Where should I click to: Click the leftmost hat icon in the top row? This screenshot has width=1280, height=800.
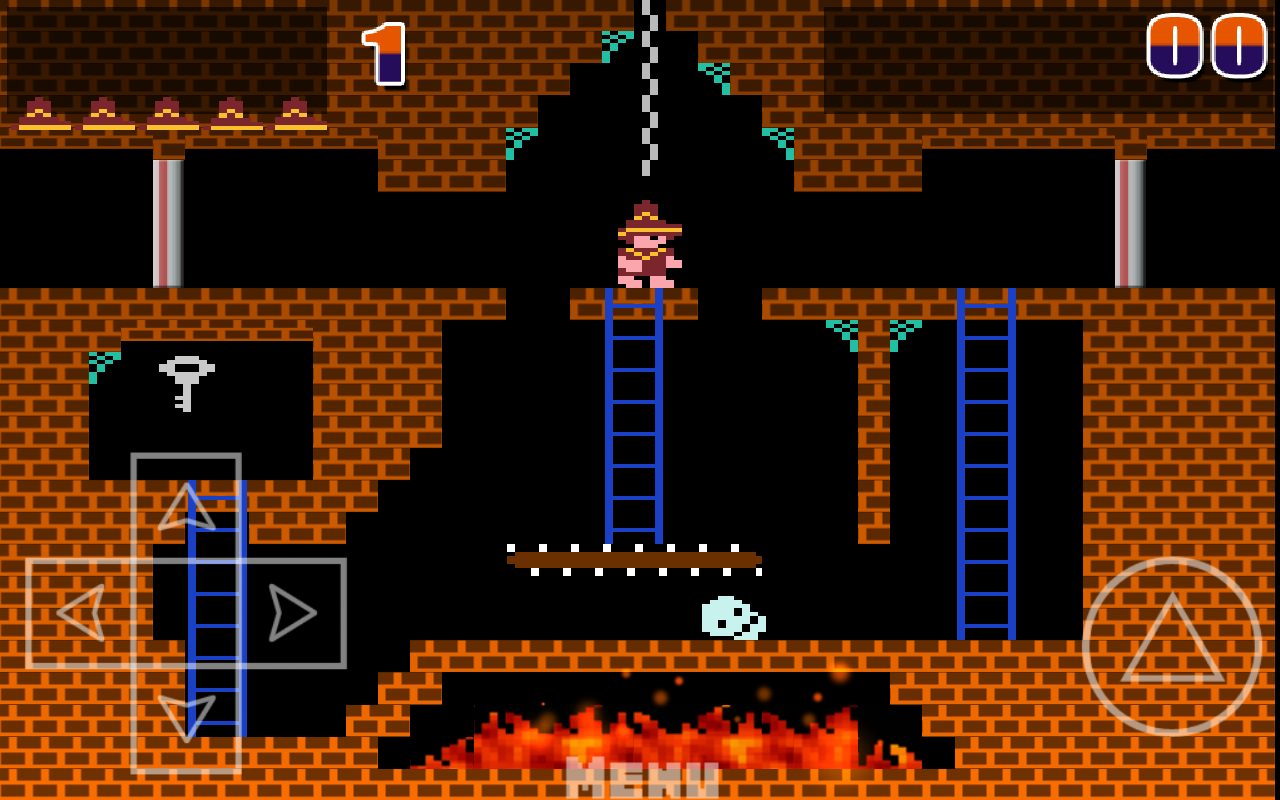40,113
